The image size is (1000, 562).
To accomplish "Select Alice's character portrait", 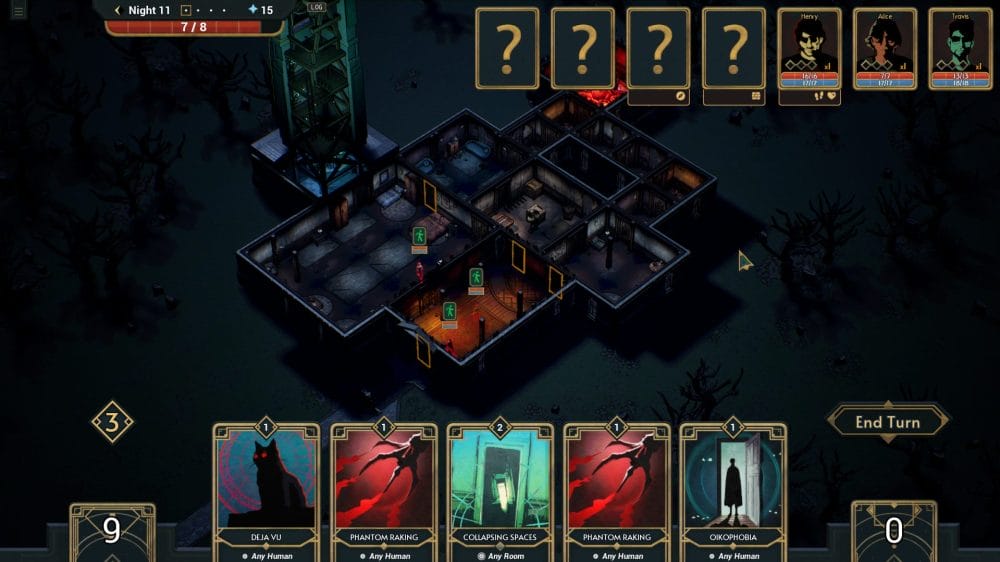I will click(x=884, y=48).
